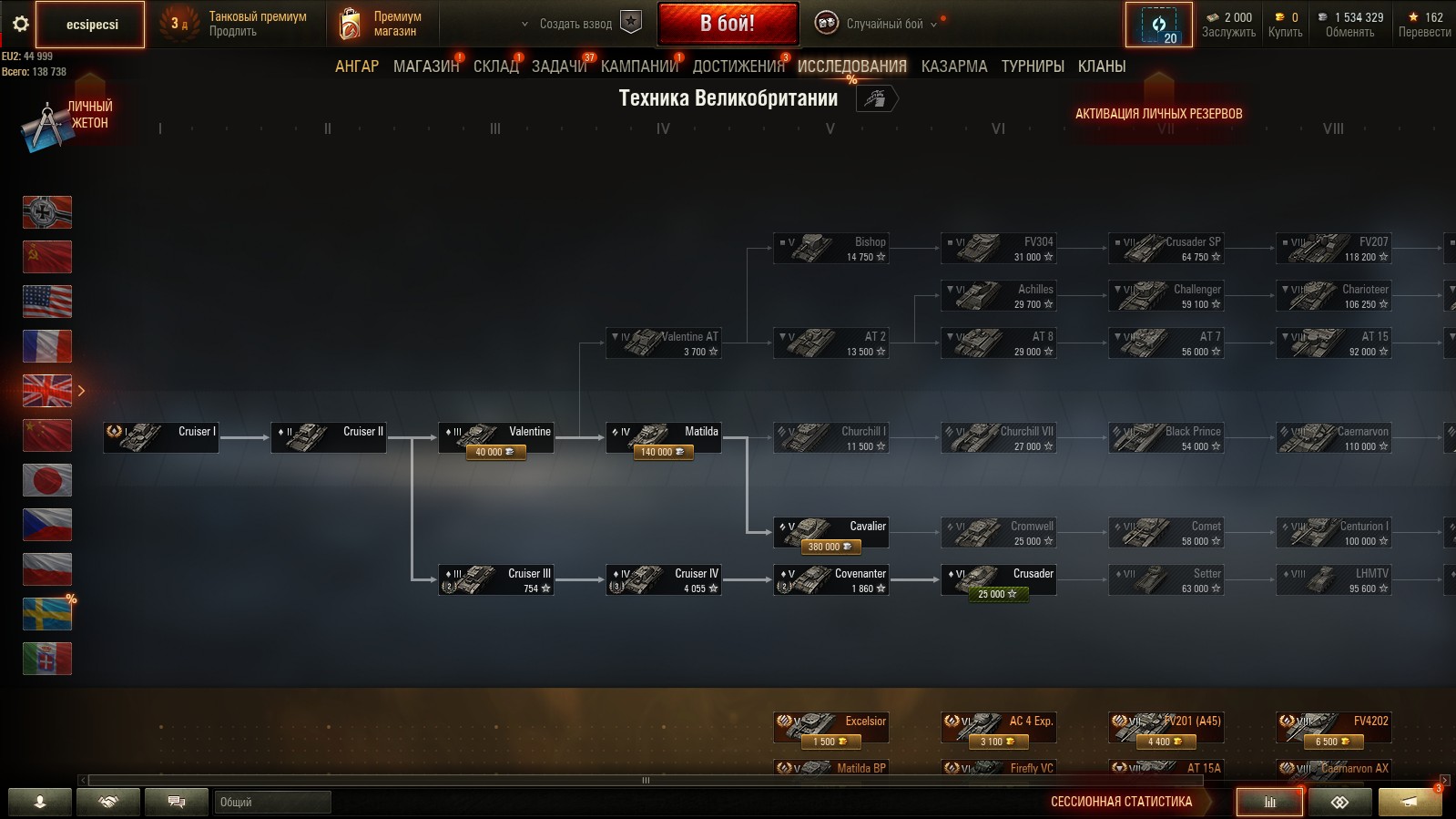Open the settings gear icon
1456x819 pixels.
pos(20,25)
